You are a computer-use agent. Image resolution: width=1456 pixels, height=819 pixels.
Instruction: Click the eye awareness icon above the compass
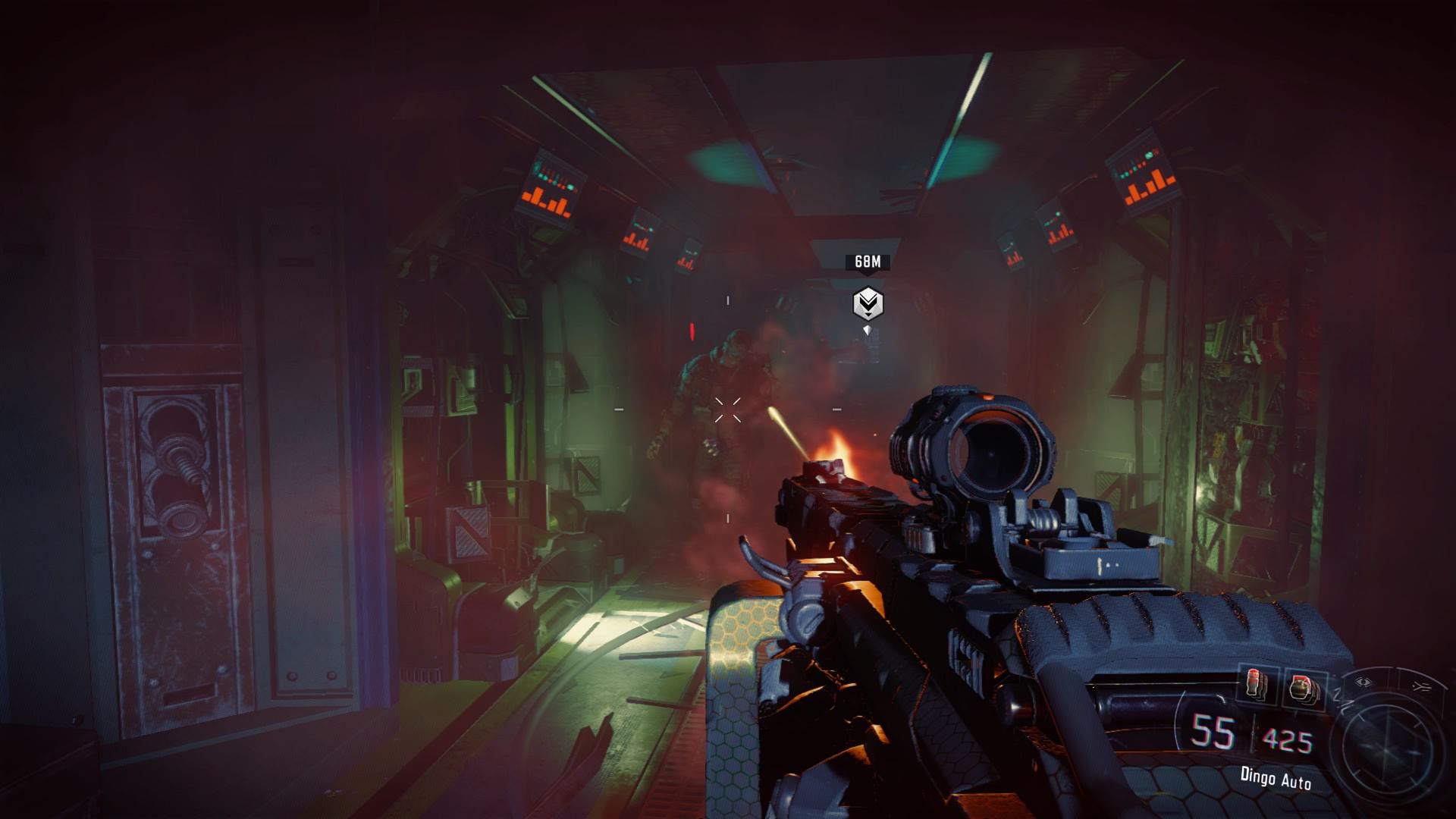pyautogui.click(x=1362, y=682)
